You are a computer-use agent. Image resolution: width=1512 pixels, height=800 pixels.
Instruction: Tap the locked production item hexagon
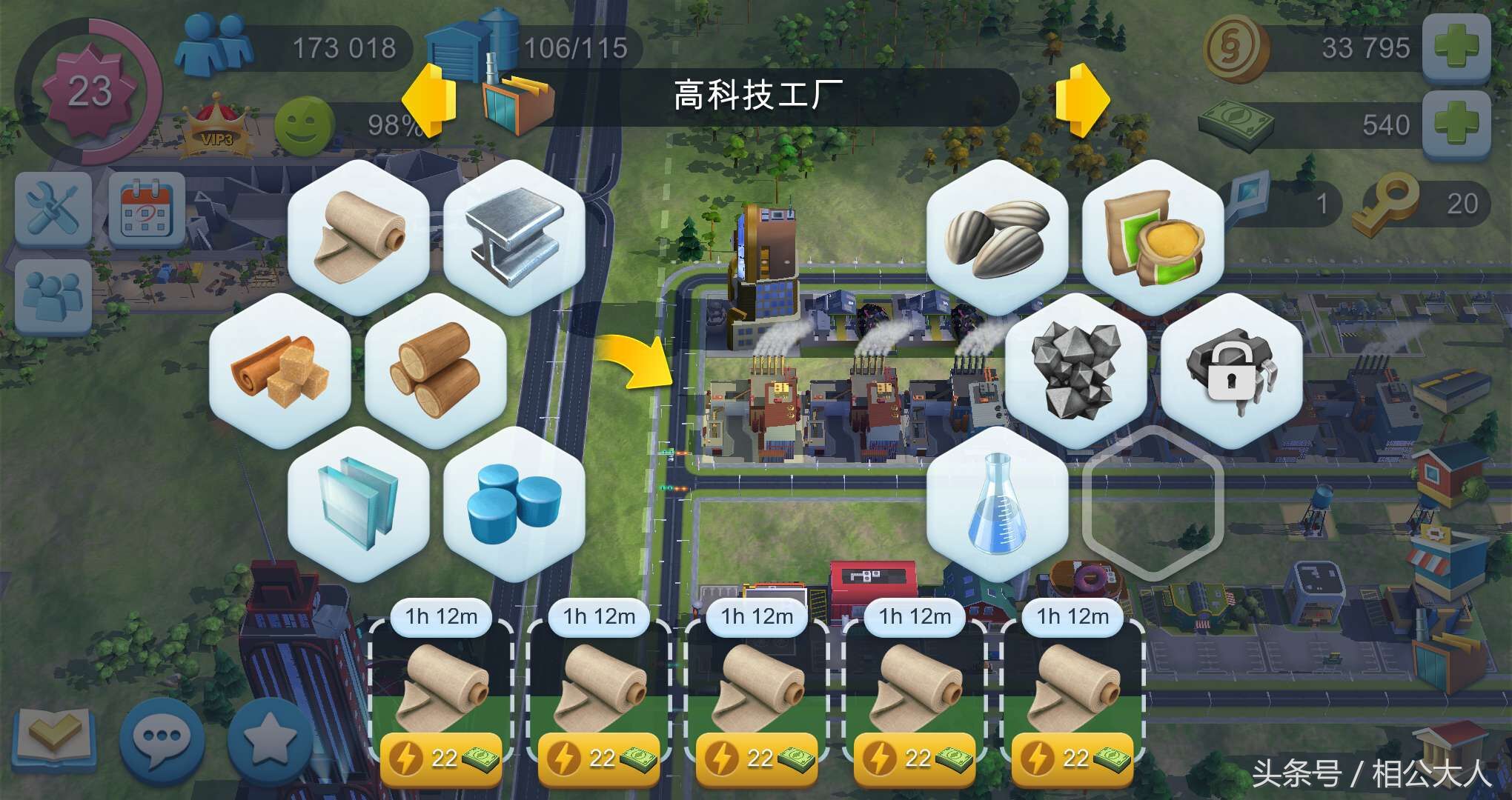click(1230, 370)
